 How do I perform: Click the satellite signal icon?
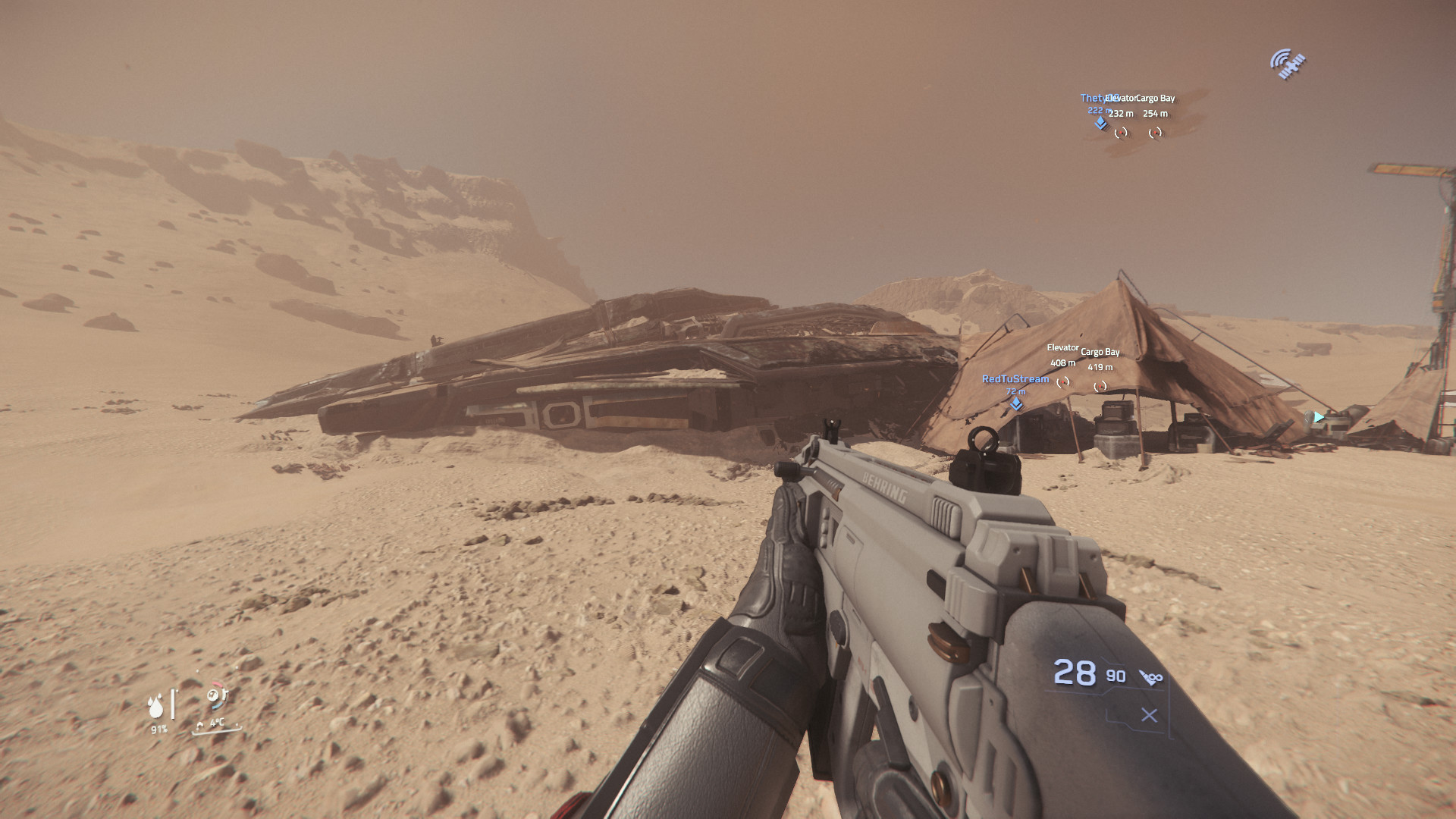coord(1288,64)
